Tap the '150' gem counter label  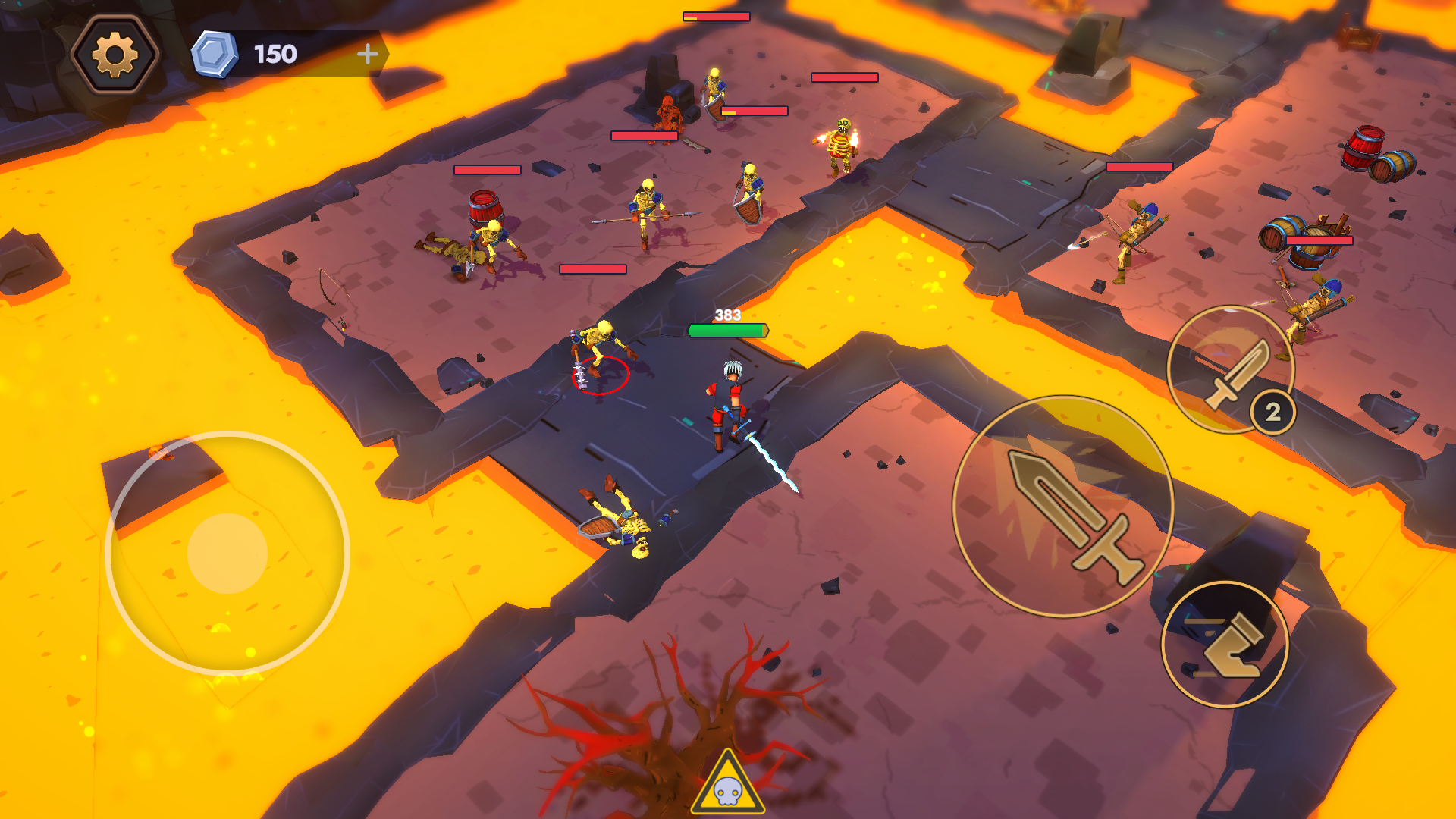tap(275, 53)
